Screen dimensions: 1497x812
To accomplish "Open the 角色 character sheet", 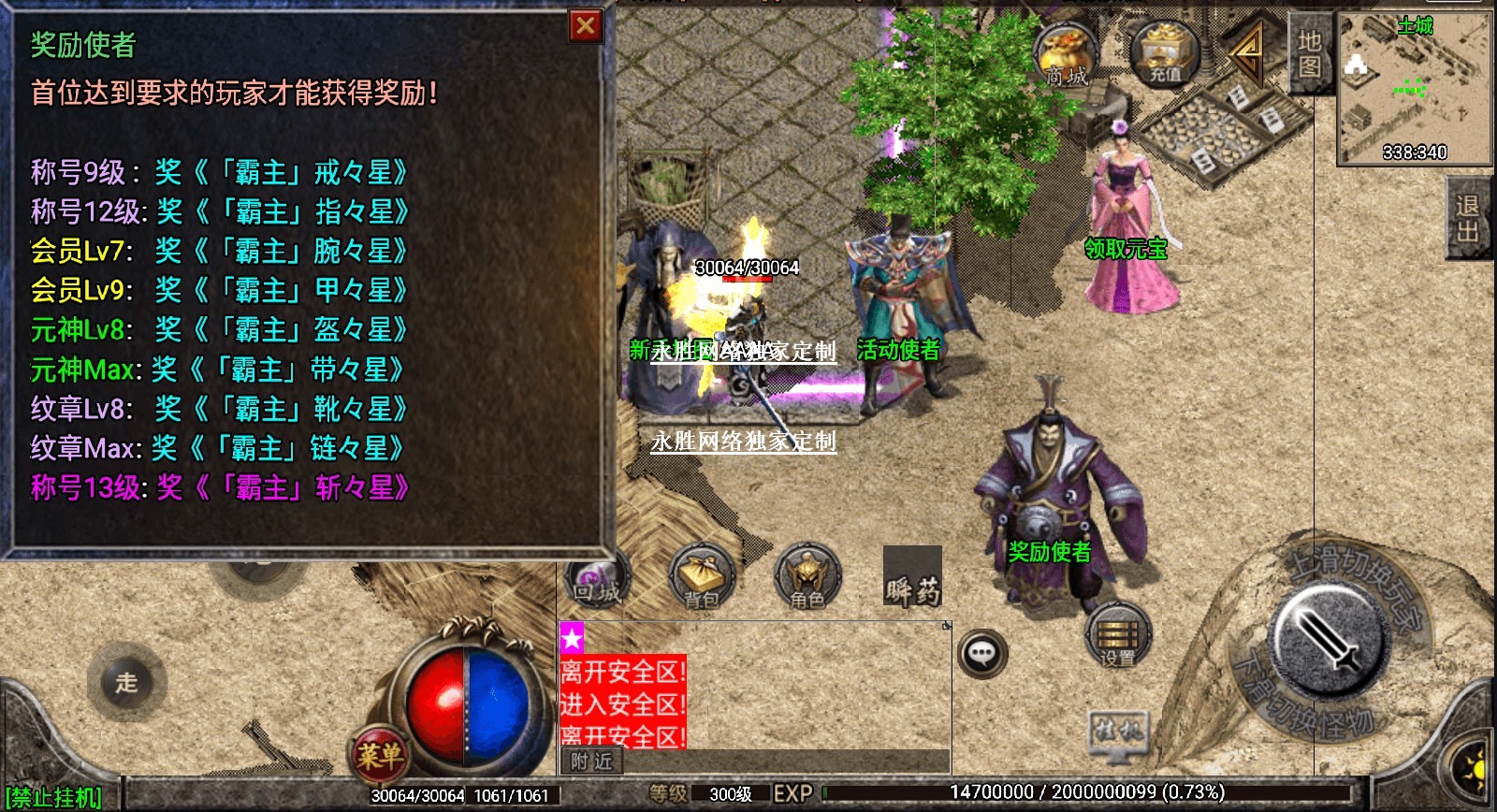I will 807,578.
